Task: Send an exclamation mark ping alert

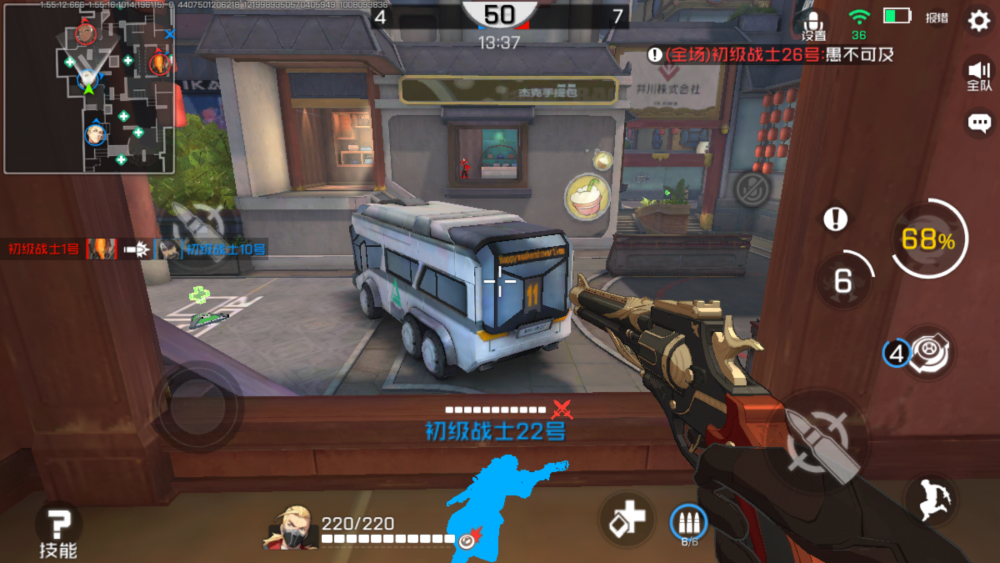Action: (x=836, y=219)
